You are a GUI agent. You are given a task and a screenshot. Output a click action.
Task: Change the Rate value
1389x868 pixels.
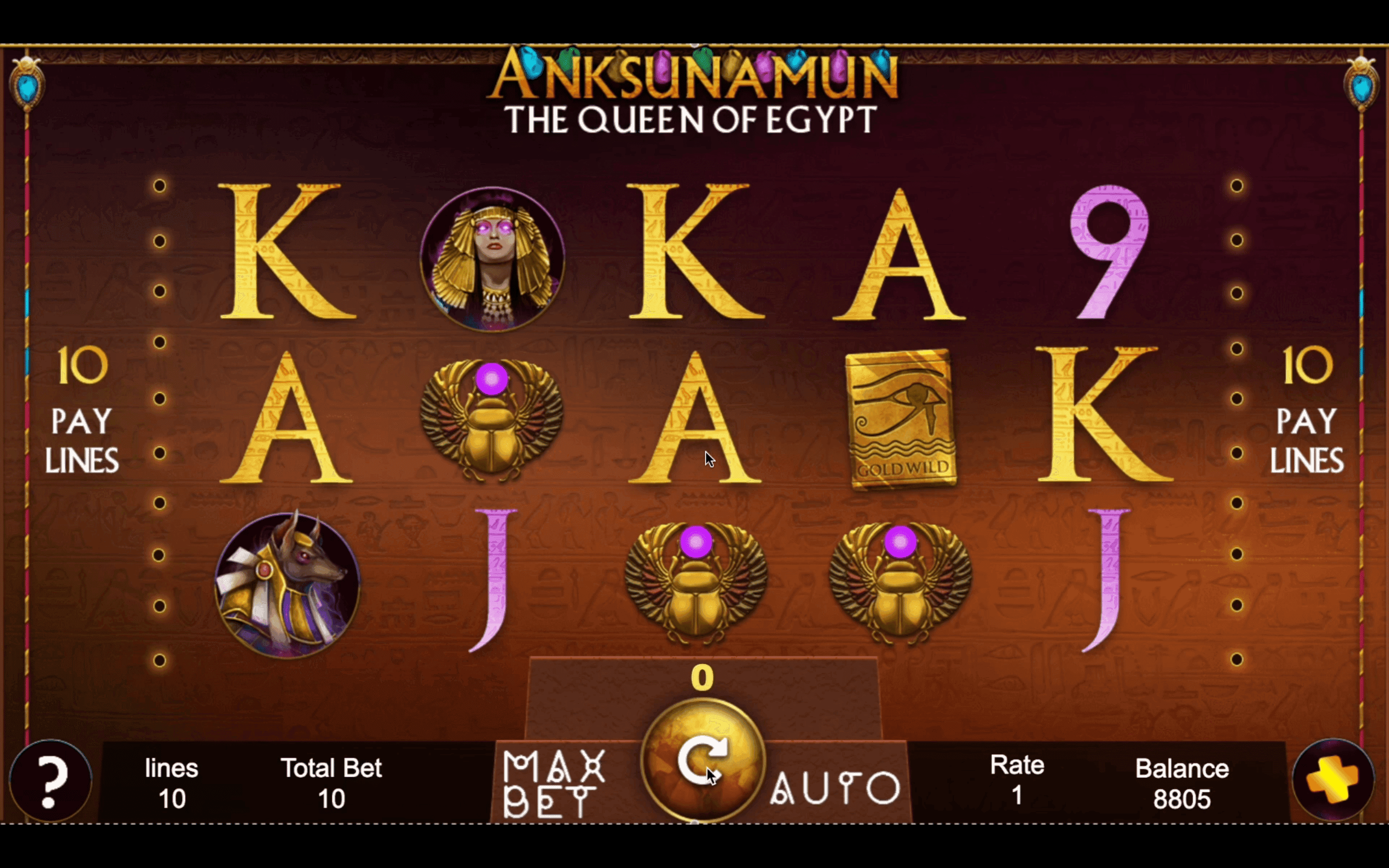click(x=1017, y=781)
